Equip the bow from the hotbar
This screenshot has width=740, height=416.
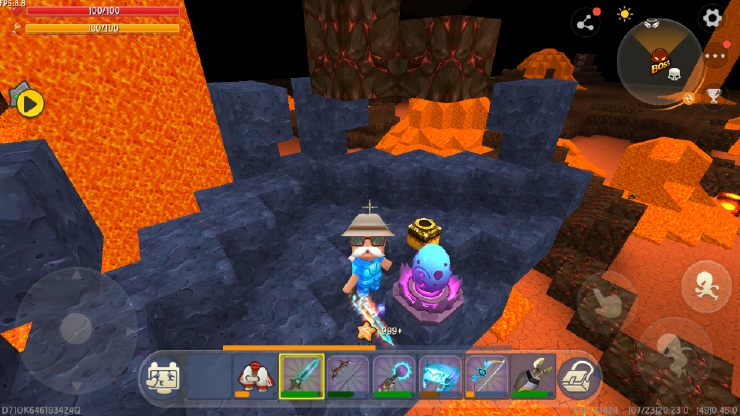tap(347, 377)
